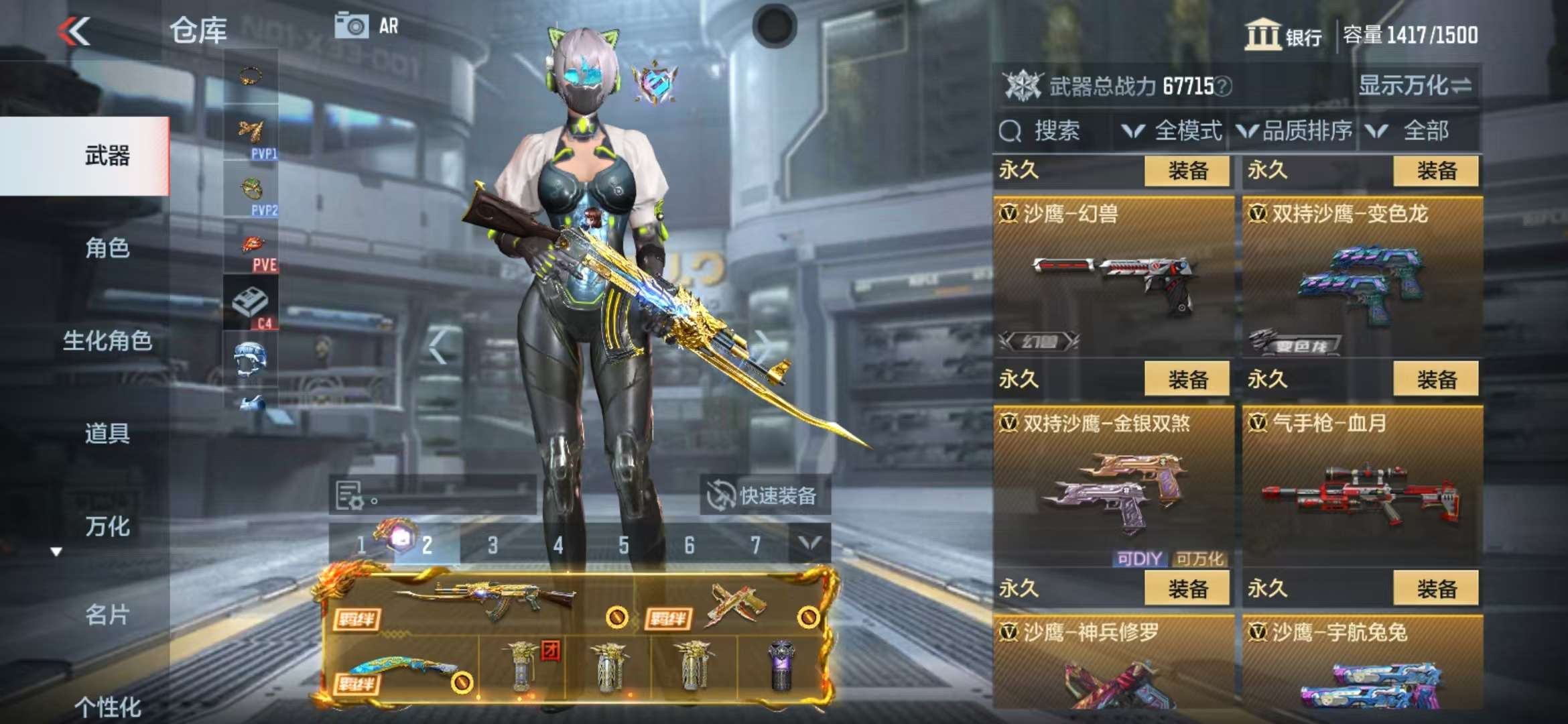Go back using the double-arrow back button
The height and width of the screenshot is (724, 1568).
pos(74,32)
